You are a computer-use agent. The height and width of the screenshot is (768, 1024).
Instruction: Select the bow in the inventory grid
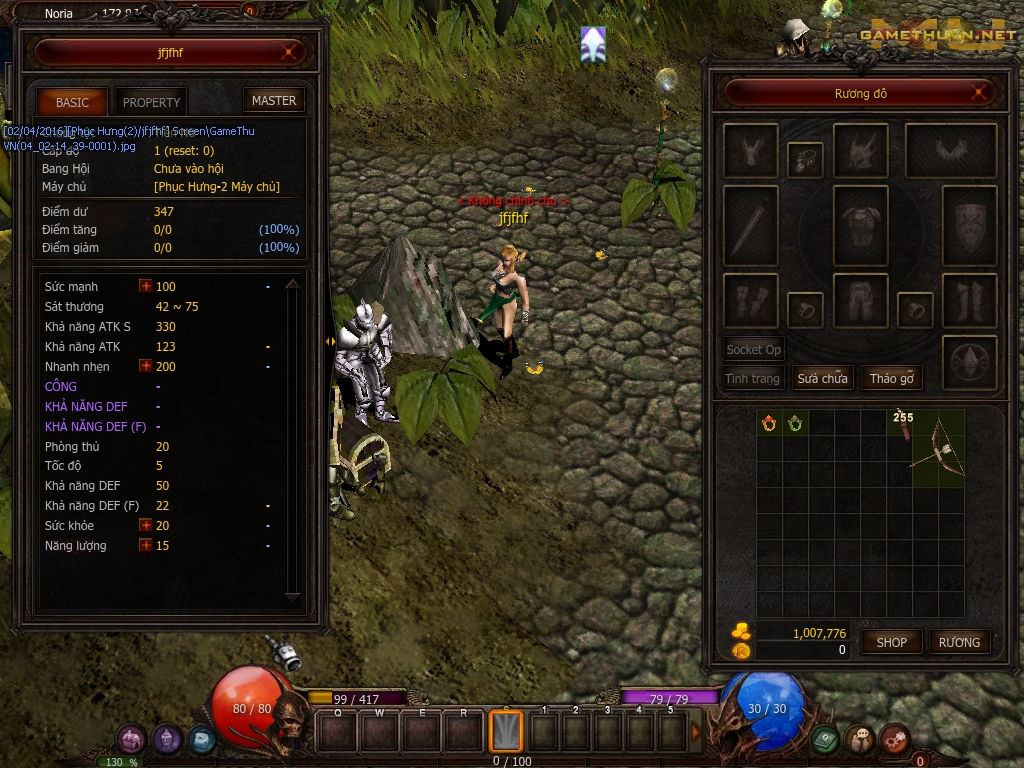[939, 448]
